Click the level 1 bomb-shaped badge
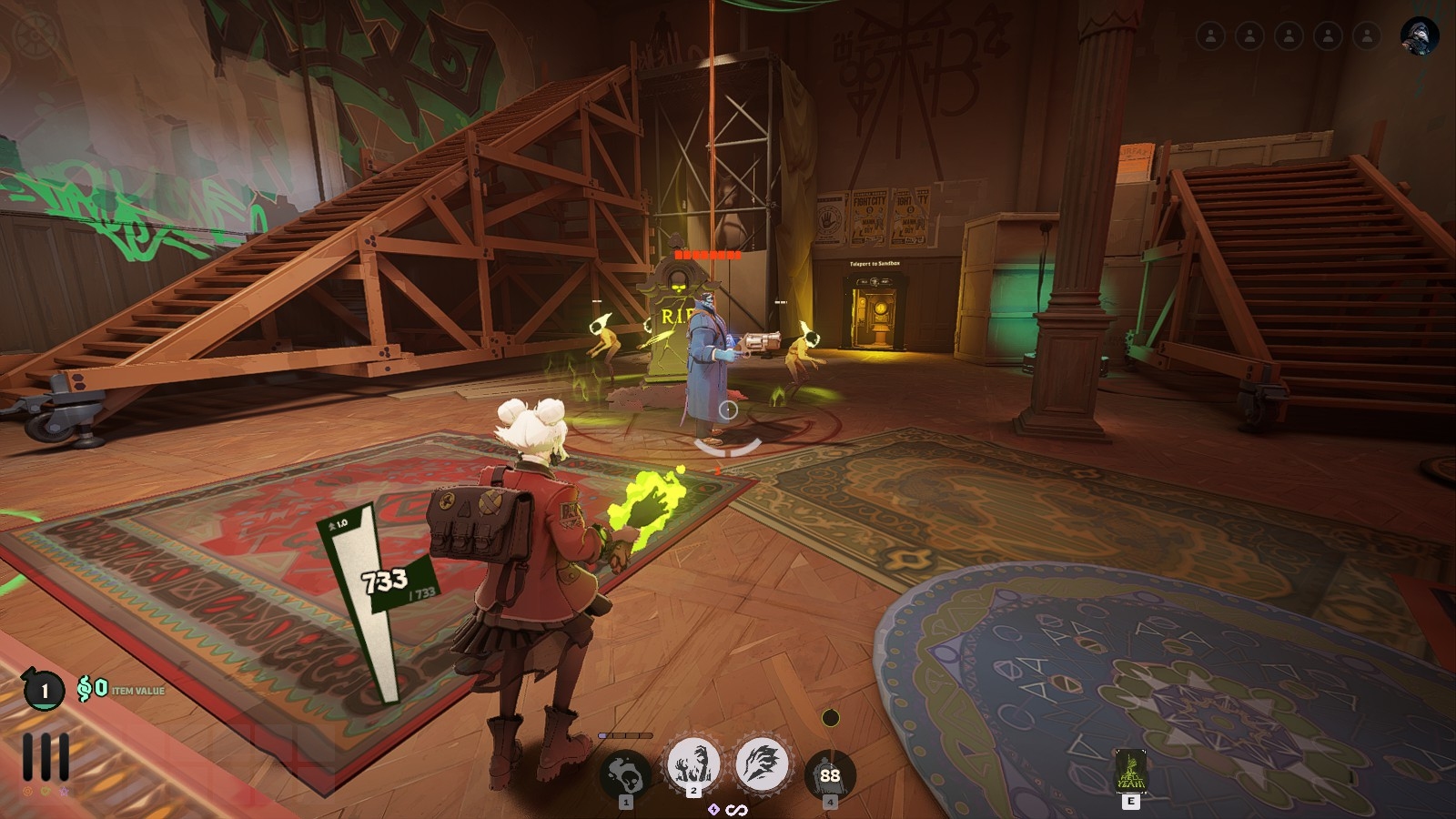1456x819 pixels. click(x=44, y=691)
